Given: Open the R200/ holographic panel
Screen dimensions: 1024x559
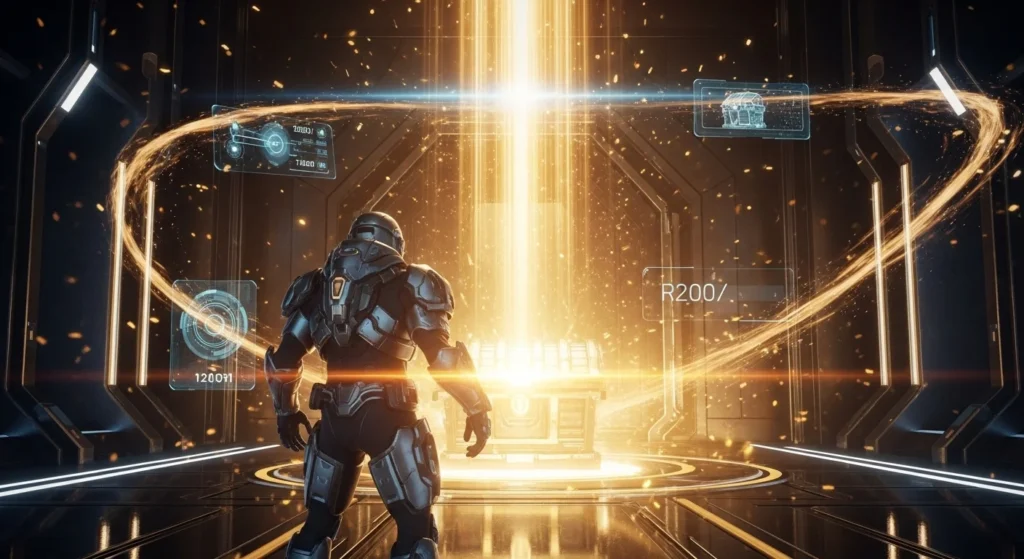Looking at the screenshot, I should pyautogui.click(x=717, y=293).
